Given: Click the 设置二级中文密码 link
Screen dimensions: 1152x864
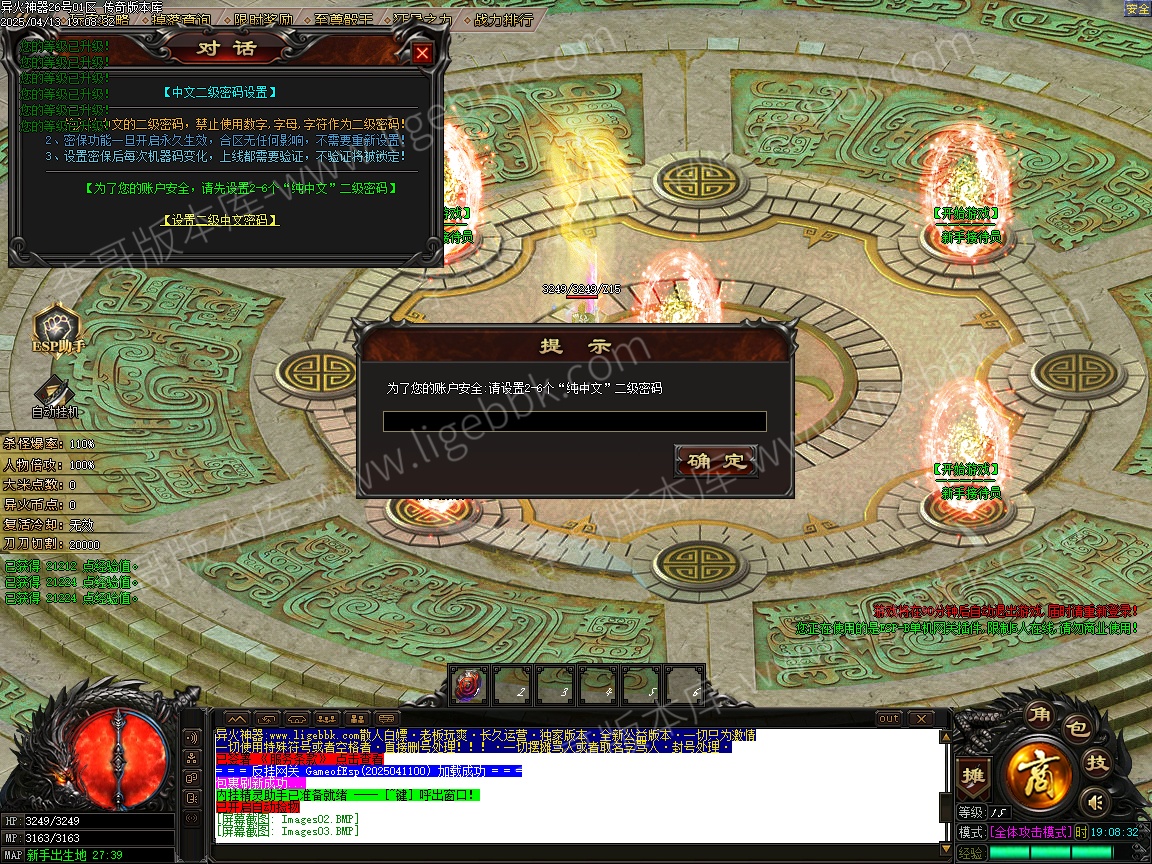Looking at the screenshot, I should click(220, 220).
